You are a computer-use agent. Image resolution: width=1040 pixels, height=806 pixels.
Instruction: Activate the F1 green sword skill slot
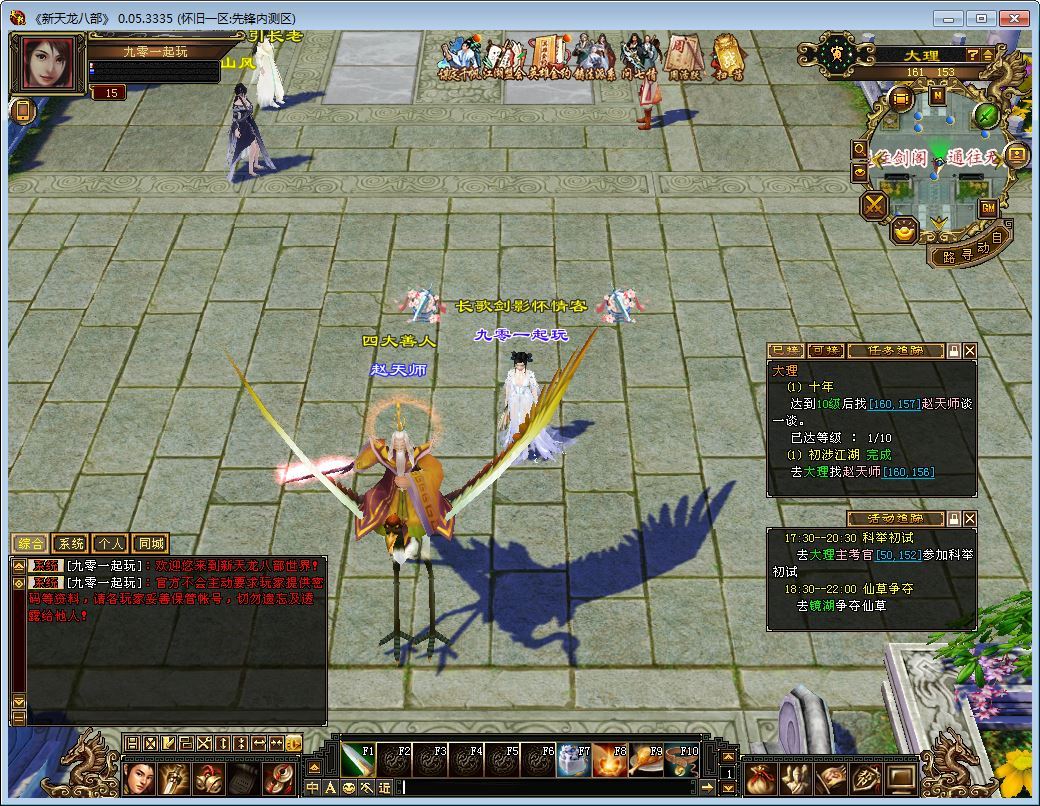[358, 760]
